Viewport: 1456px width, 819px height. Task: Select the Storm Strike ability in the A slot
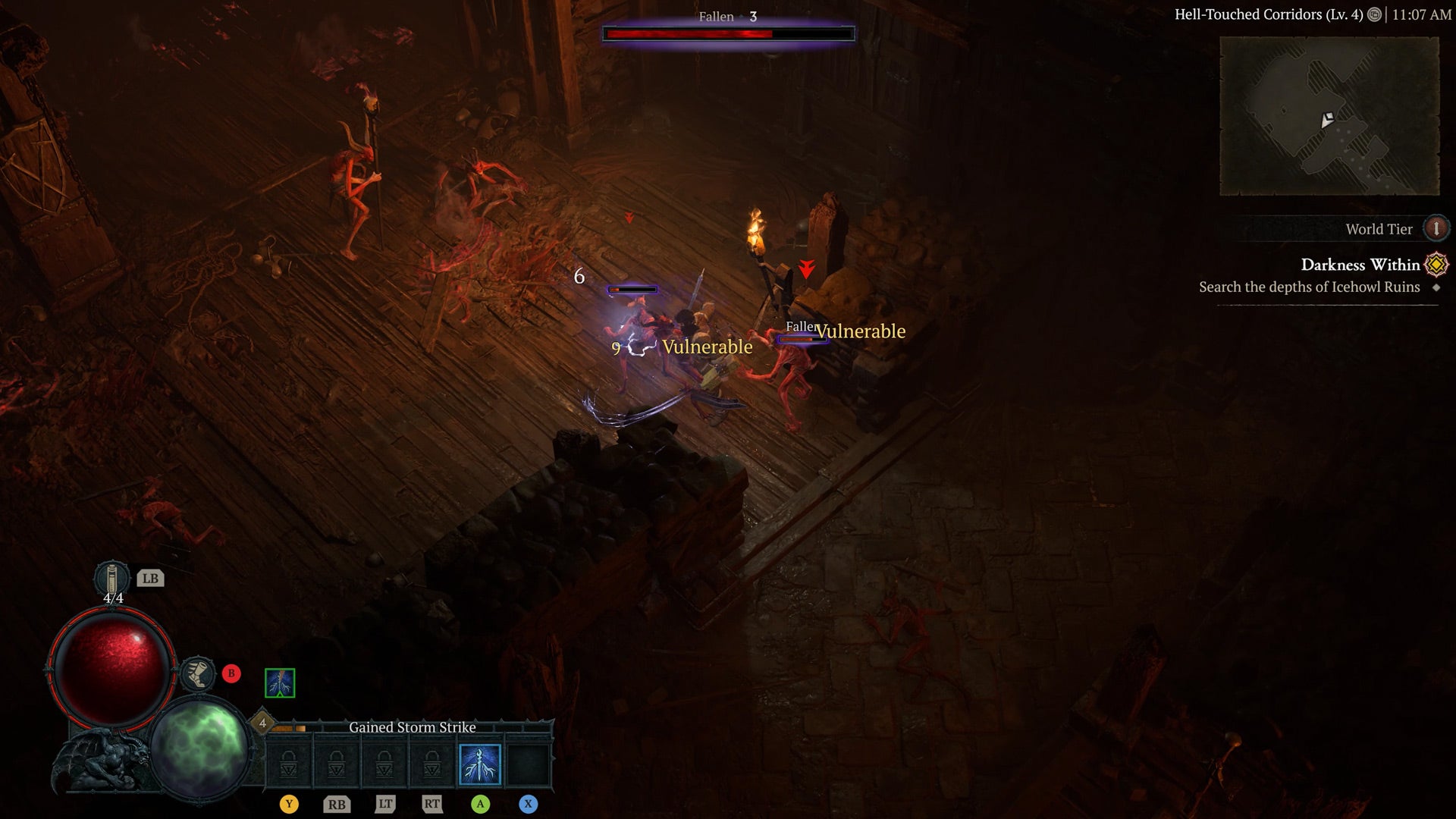pos(480,764)
